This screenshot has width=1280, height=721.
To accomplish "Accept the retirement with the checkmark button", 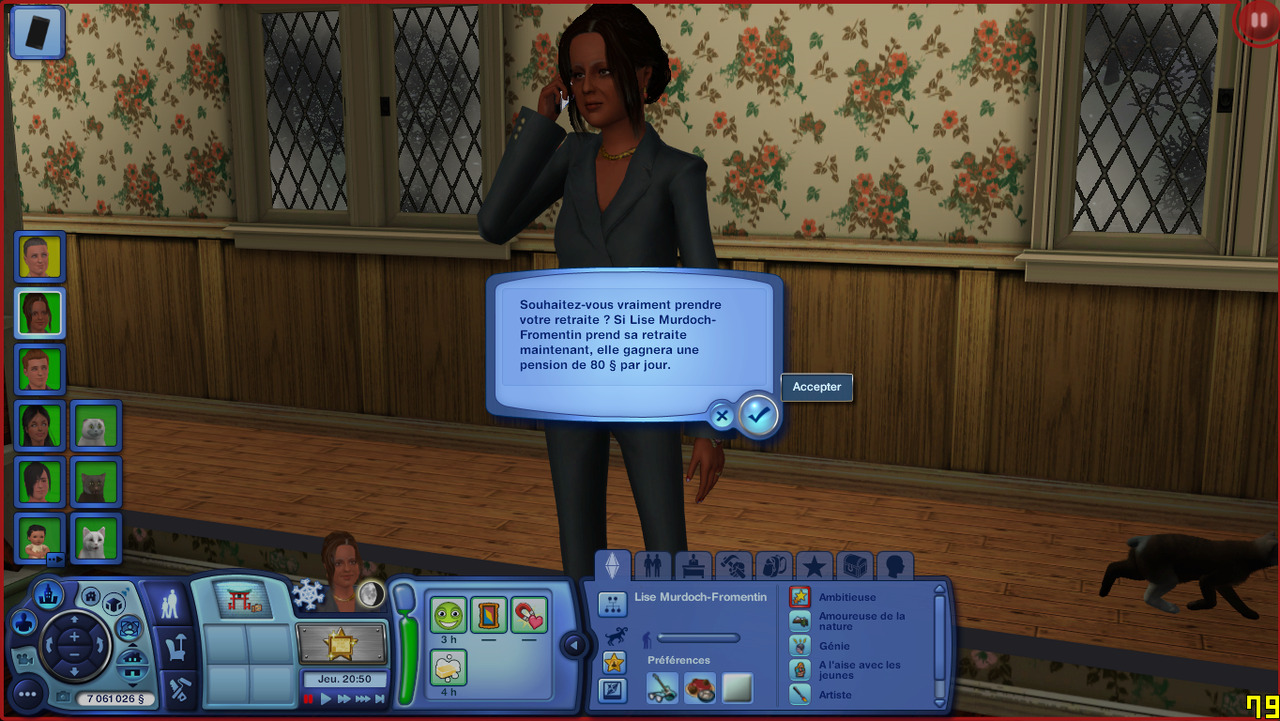I will [759, 415].
